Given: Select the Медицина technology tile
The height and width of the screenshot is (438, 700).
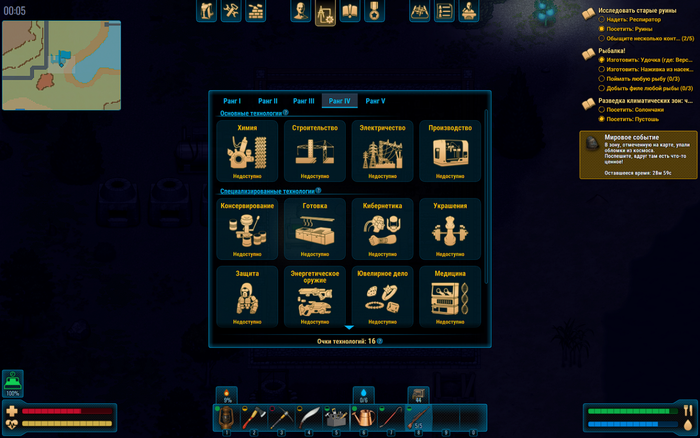Looking at the screenshot, I should point(450,296).
